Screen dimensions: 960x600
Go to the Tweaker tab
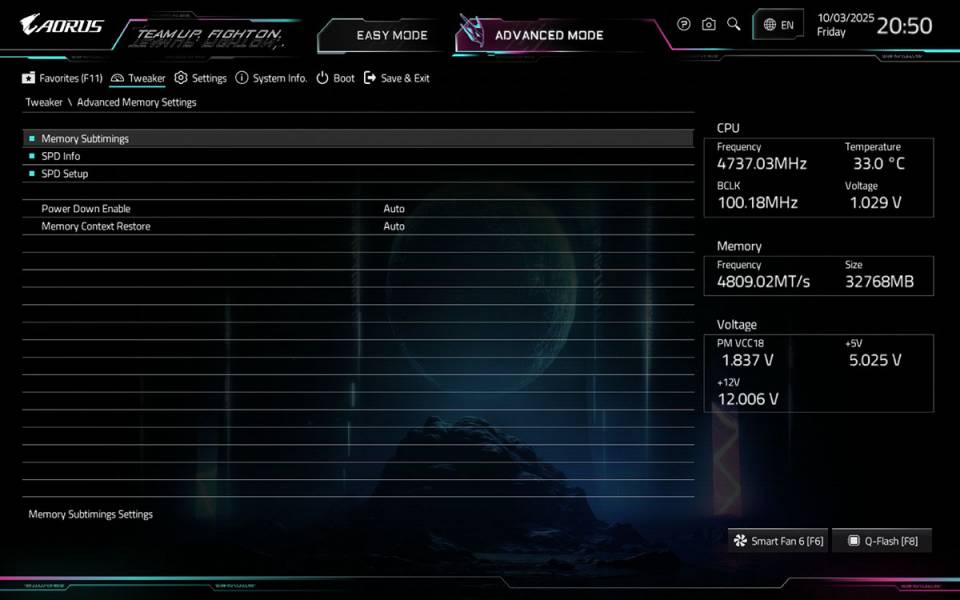coord(139,78)
